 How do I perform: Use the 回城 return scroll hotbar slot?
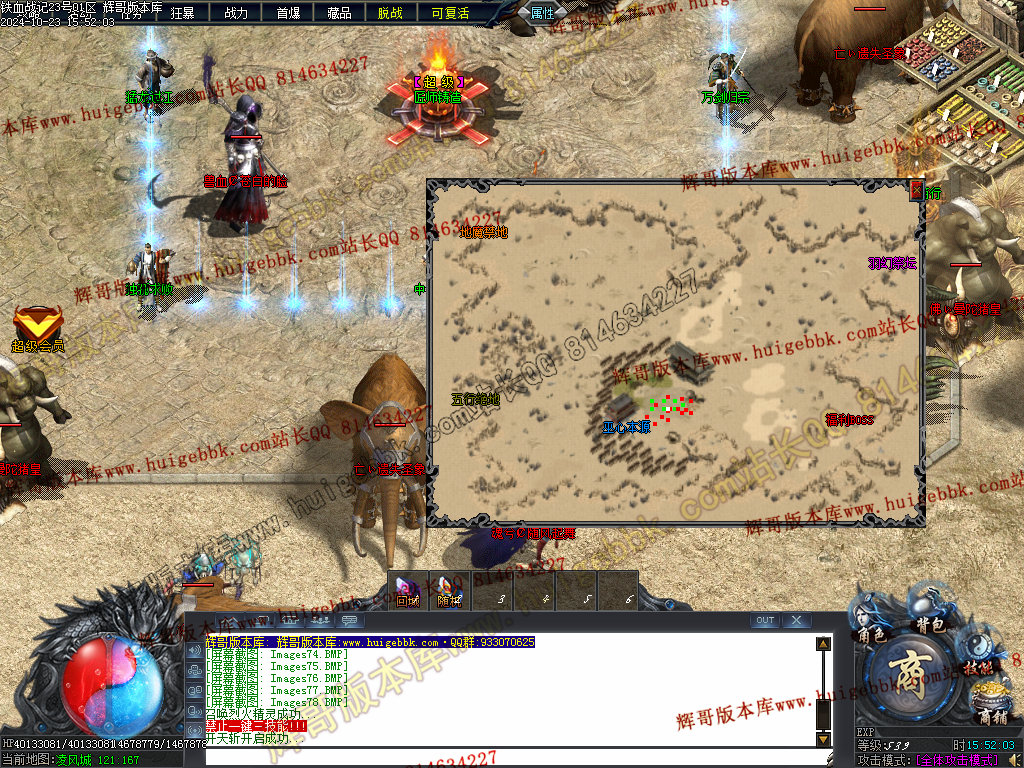(x=408, y=591)
